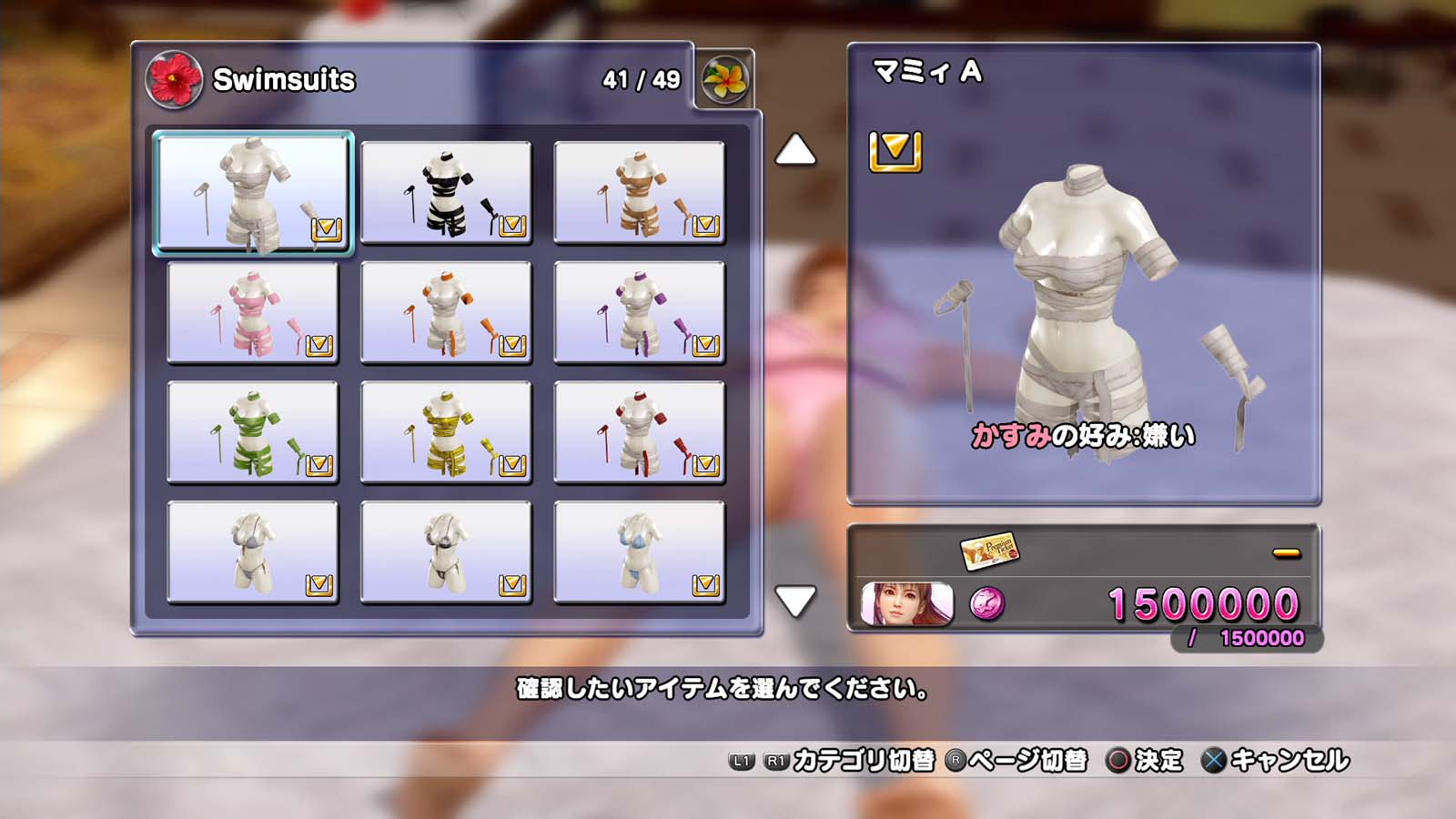1456x819 pixels.
Task: Choose the yellow mummy swimsuit
Action: 446,432
